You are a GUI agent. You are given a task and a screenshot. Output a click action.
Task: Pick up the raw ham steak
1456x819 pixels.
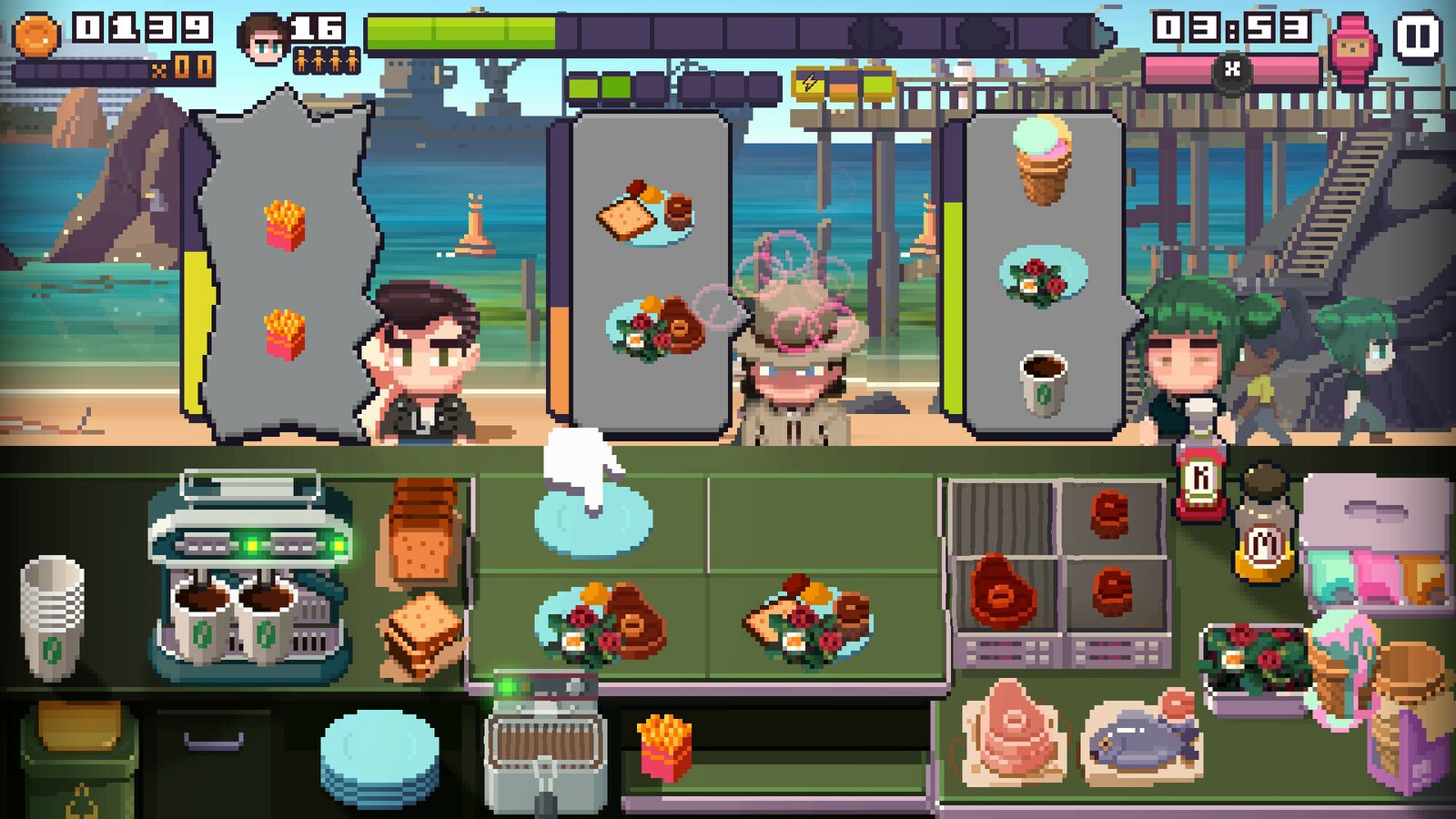[1010, 728]
